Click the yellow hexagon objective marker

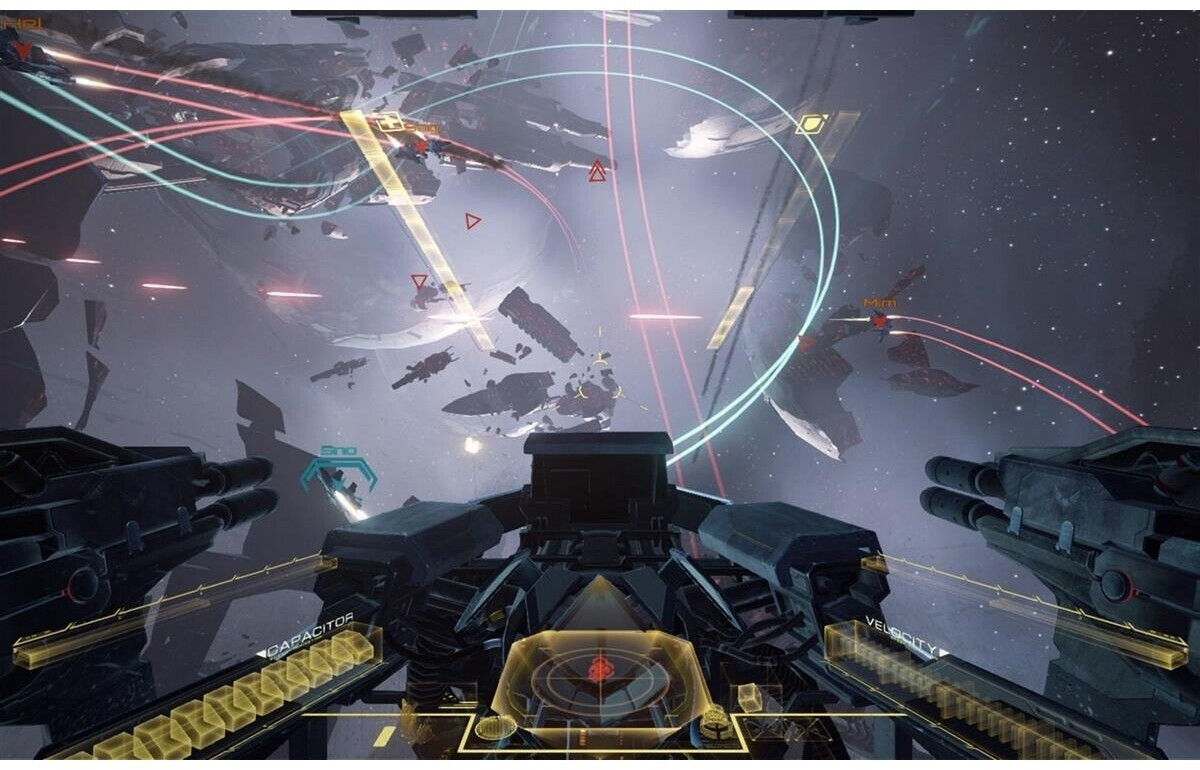click(x=810, y=124)
